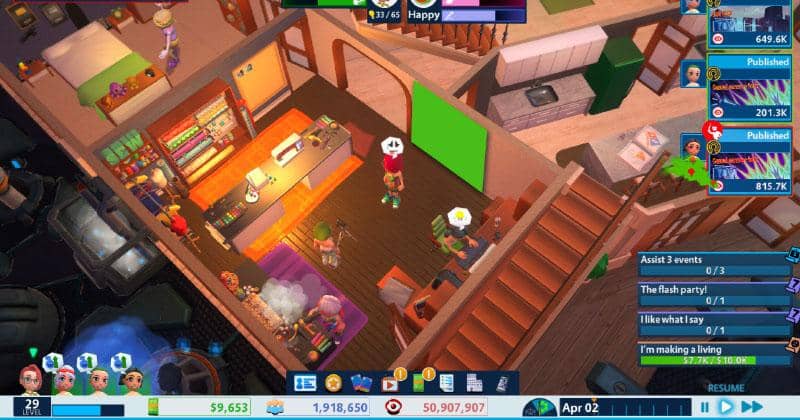
Task: Resume normal game speed with play button
Action: coord(726,407)
